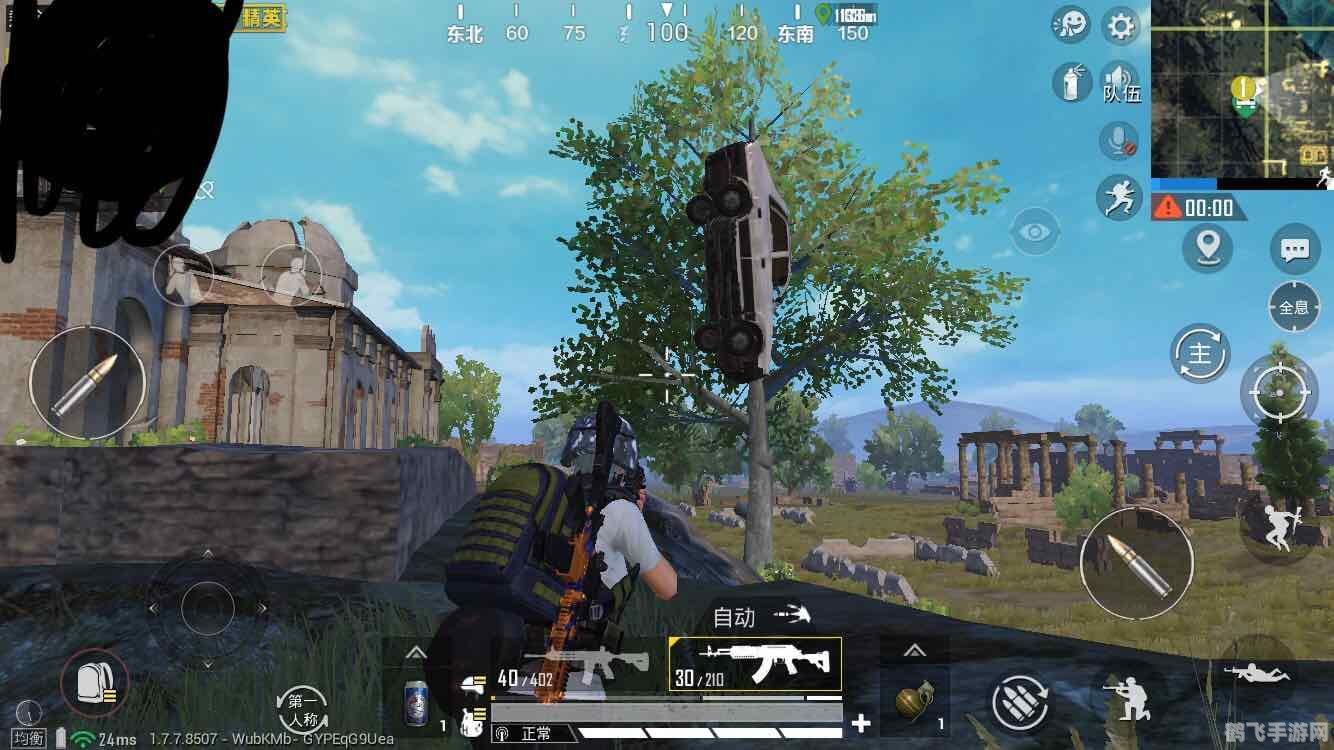Open the backpack inventory
Screen dimensions: 1334x750
[94, 683]
